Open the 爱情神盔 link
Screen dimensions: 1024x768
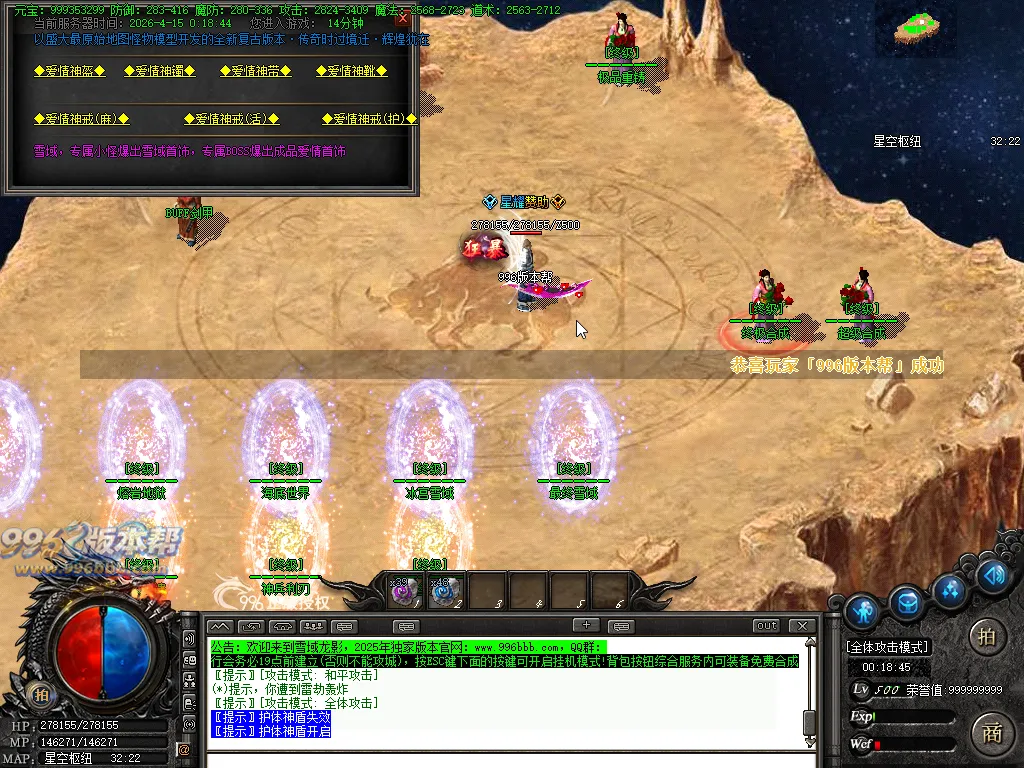(x=72, y=71)
